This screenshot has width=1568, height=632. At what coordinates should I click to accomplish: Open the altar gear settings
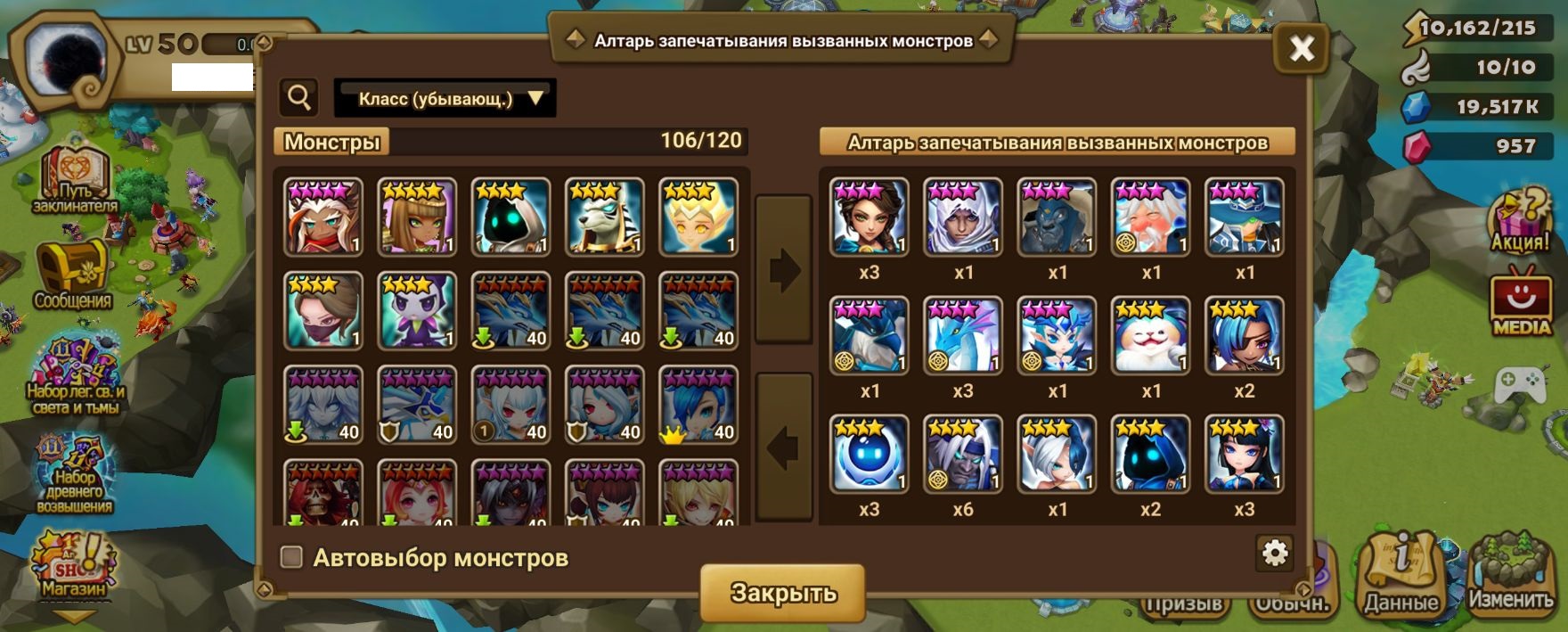click(x=1275, y=554)
